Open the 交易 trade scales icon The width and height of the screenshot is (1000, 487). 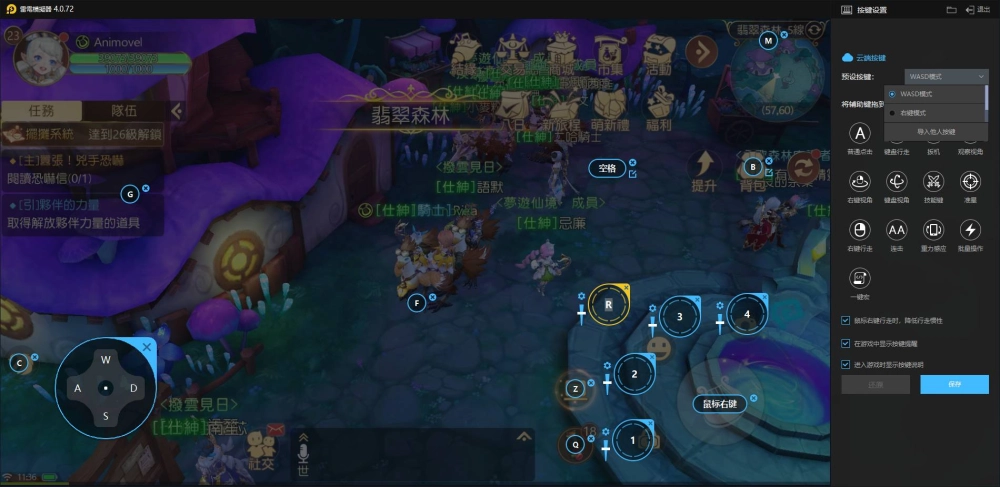click(x=513, y=52)
